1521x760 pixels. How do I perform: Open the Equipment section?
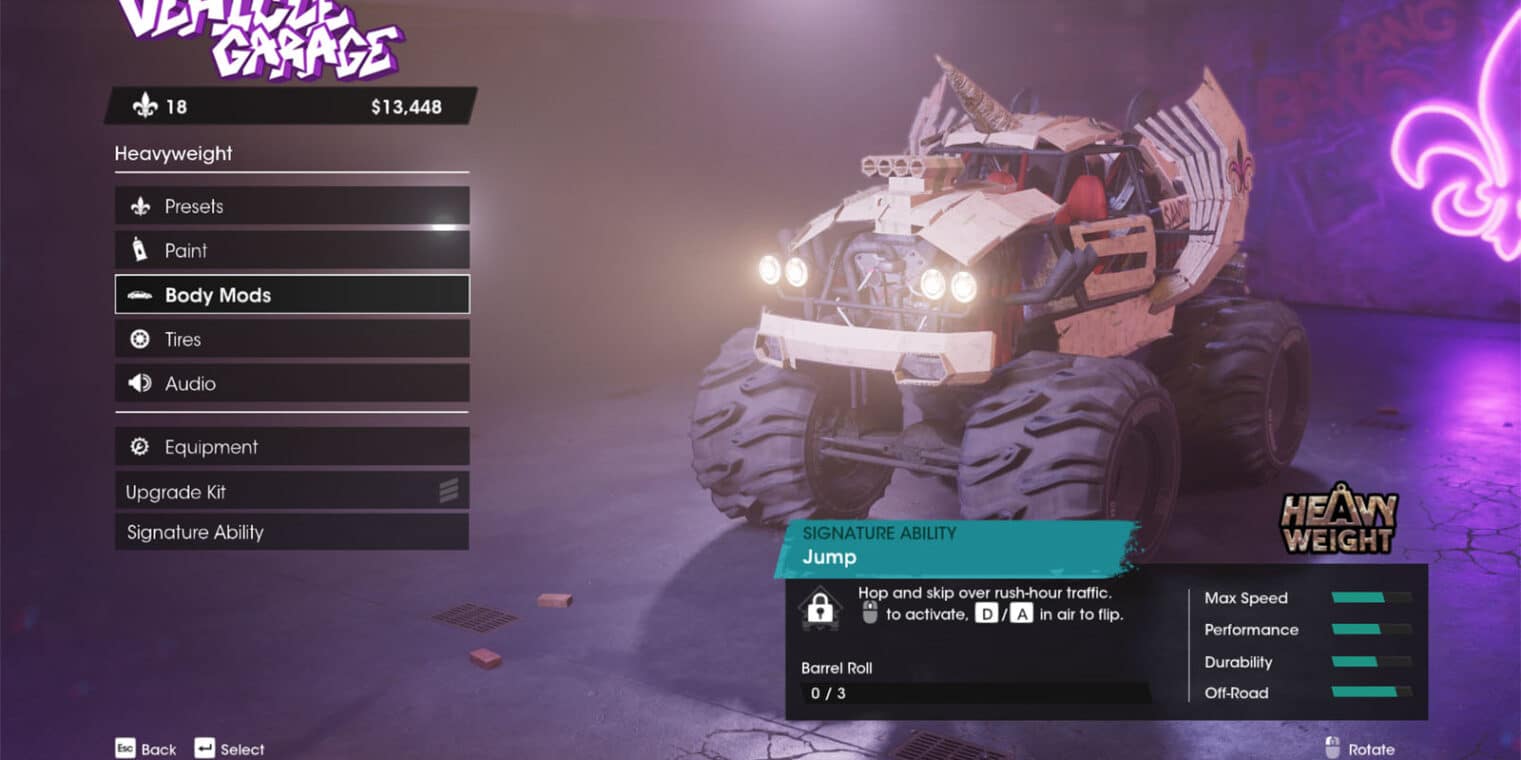291,447
